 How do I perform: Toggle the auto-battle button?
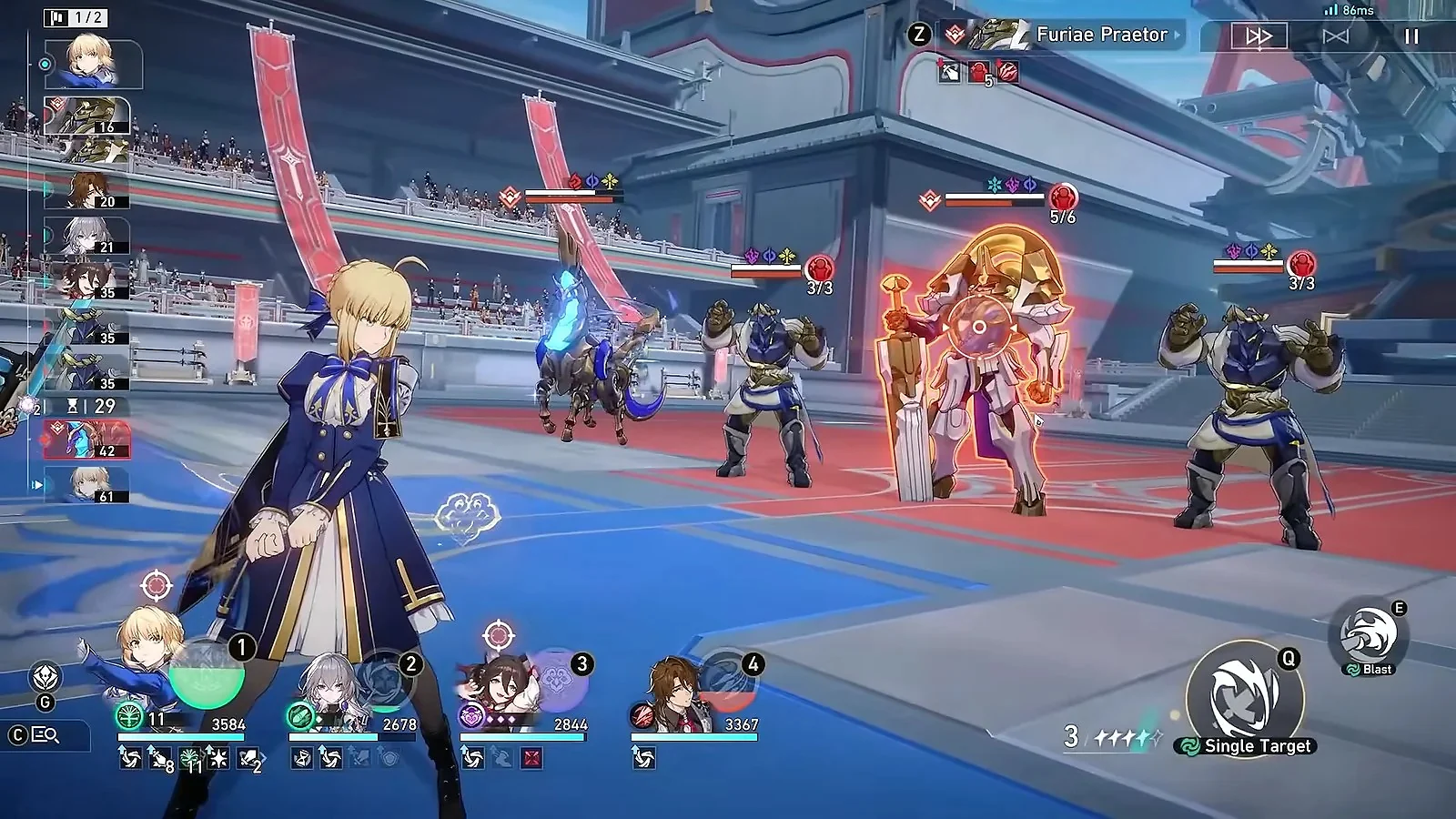[x=1335, y=36]
